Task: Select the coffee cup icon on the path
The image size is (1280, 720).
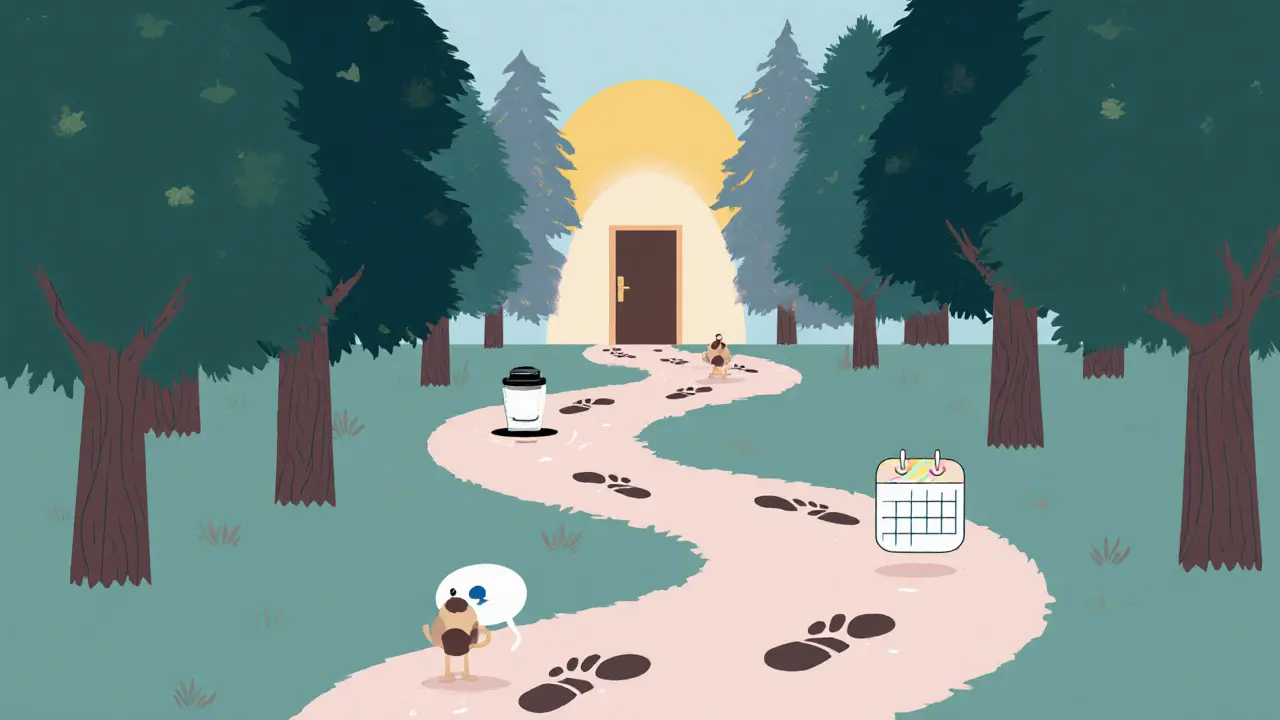Action: pyautogui.click(x=522, y=402)
